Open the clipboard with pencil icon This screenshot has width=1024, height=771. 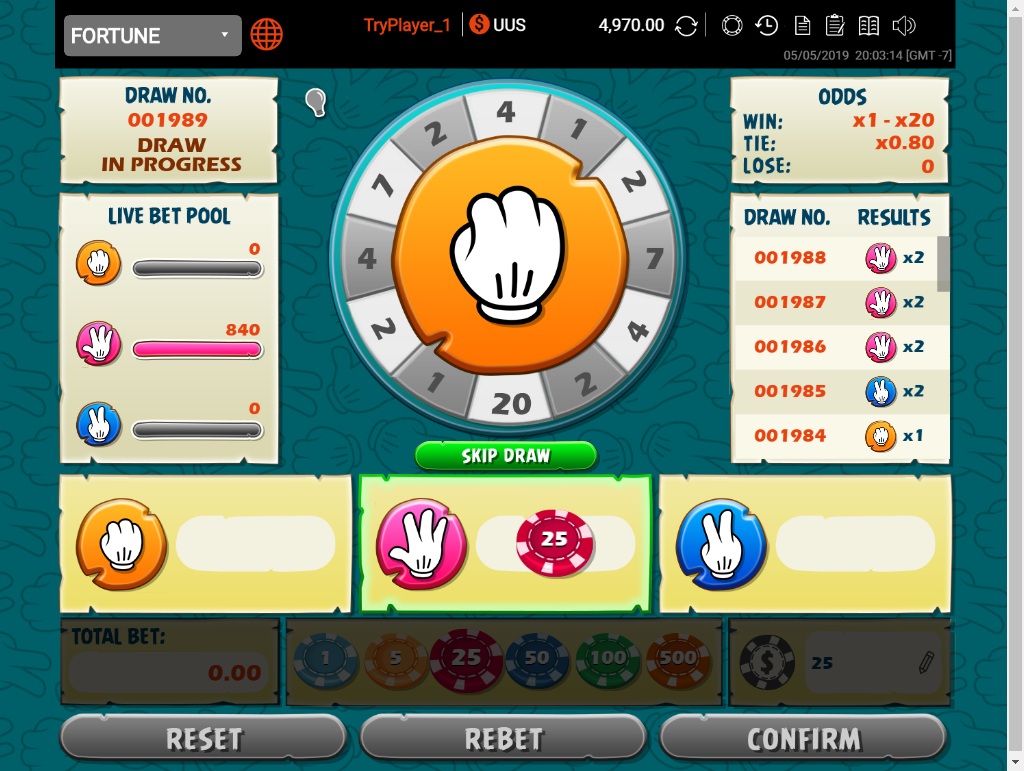(835, 26)
